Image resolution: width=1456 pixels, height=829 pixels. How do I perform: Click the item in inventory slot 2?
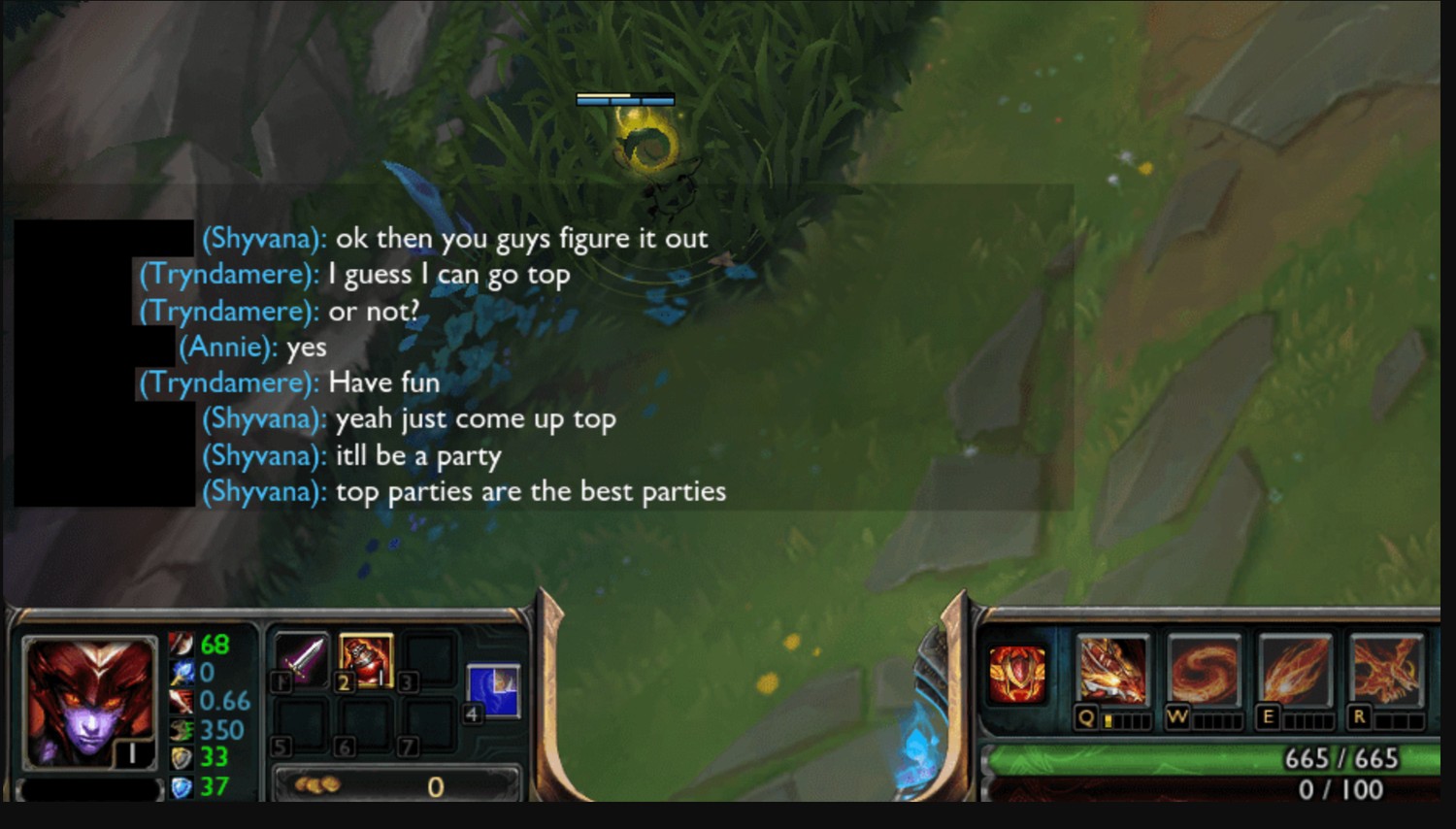pyautogui.click(x=367, y=660)
